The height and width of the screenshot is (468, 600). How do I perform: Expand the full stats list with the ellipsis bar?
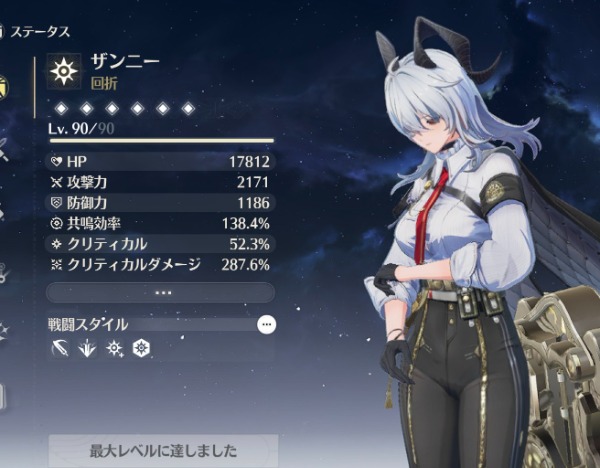click(160, 292)
